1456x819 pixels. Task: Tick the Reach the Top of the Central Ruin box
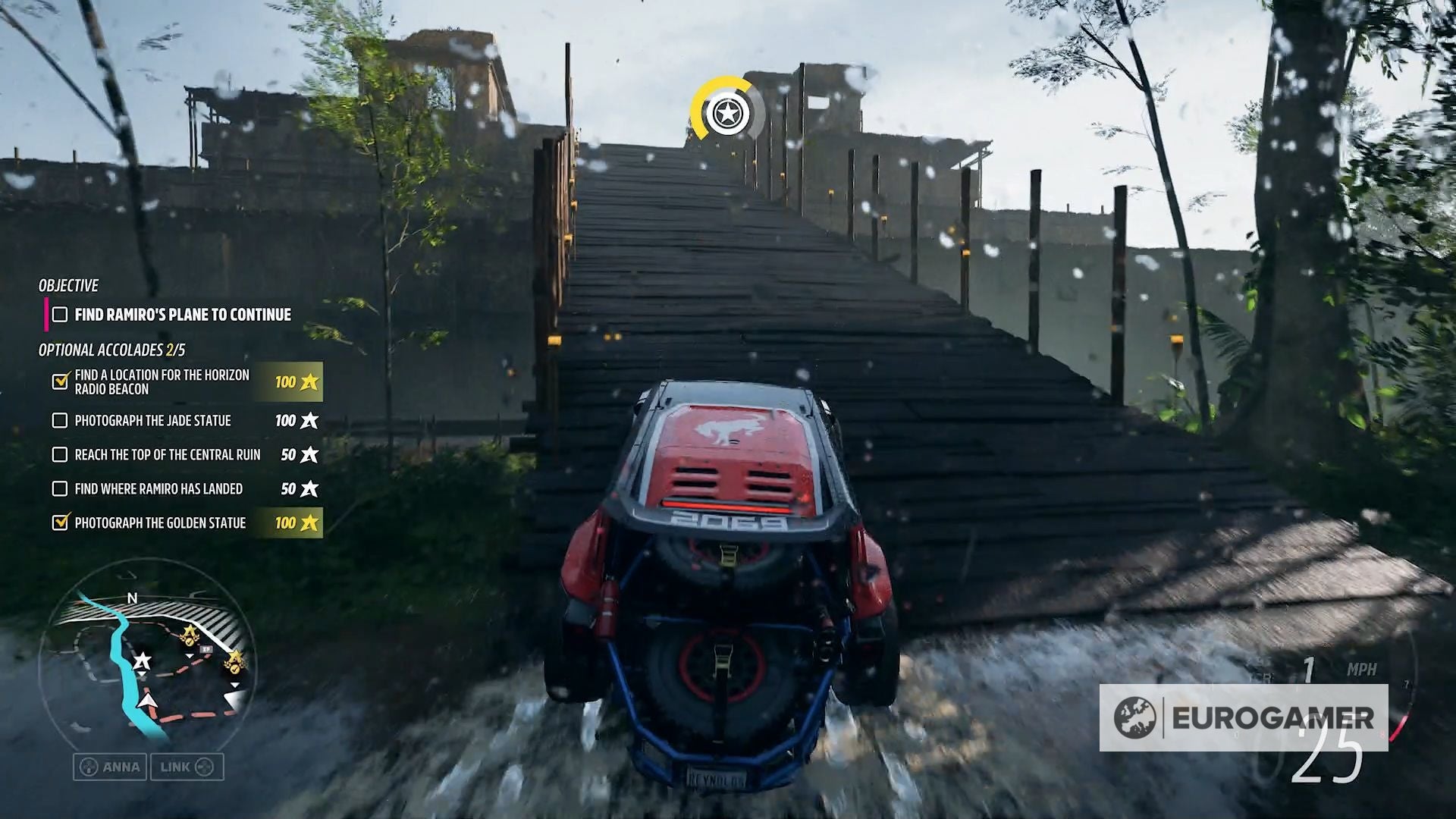pos(59,455)
